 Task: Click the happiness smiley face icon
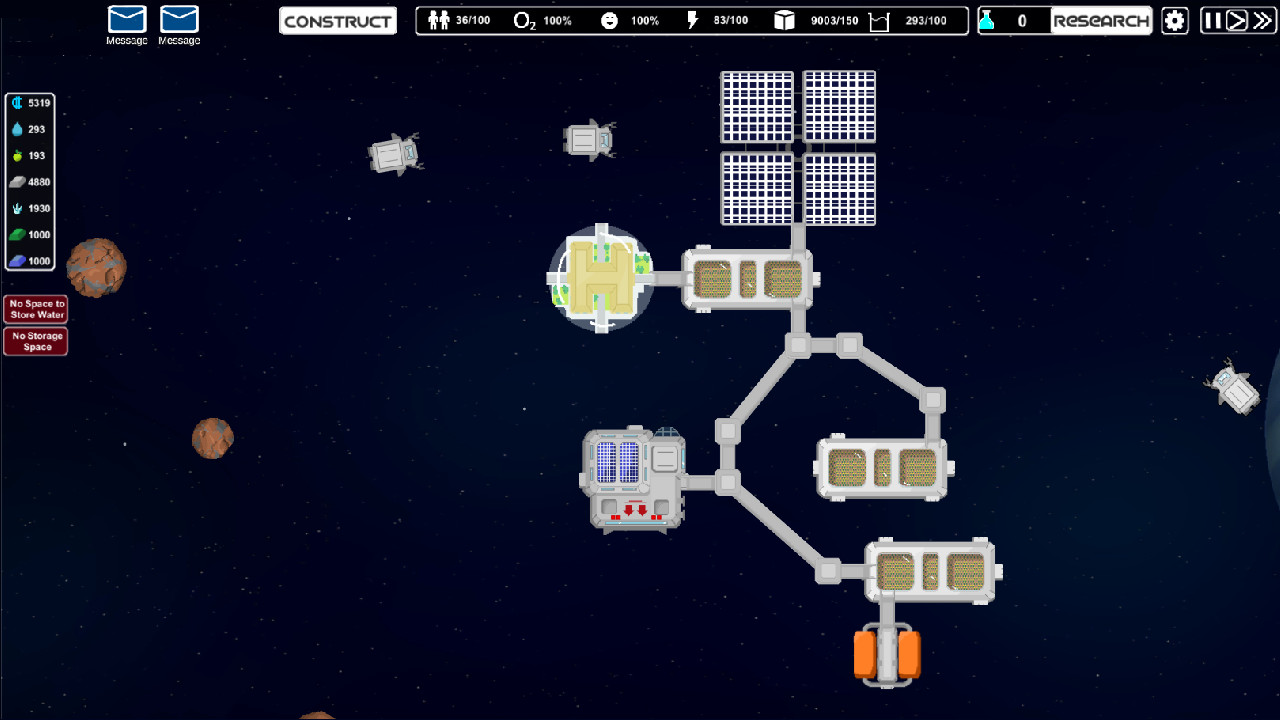609,20
